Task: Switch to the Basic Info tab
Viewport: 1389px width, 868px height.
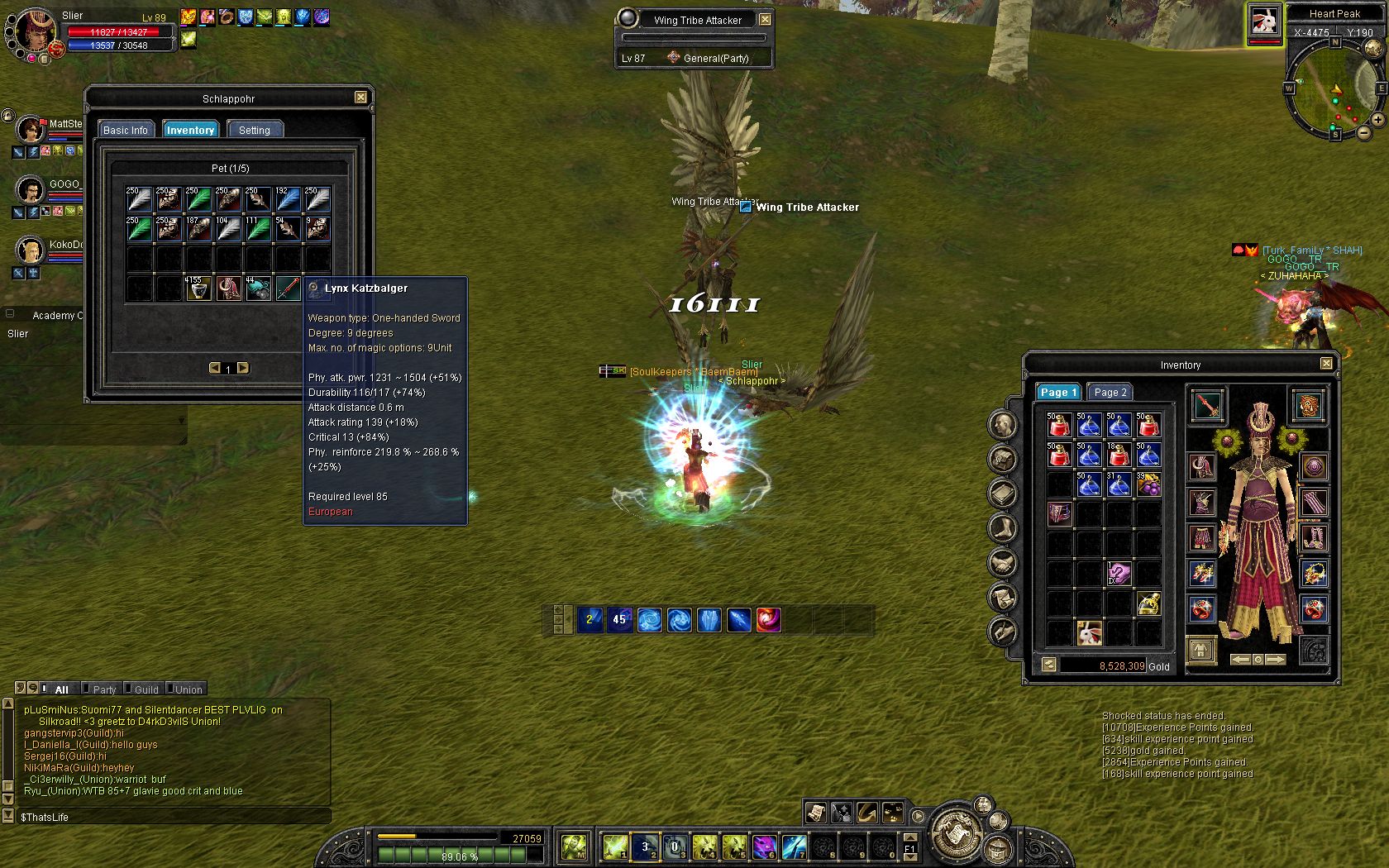Action: [x=126, y=130]
